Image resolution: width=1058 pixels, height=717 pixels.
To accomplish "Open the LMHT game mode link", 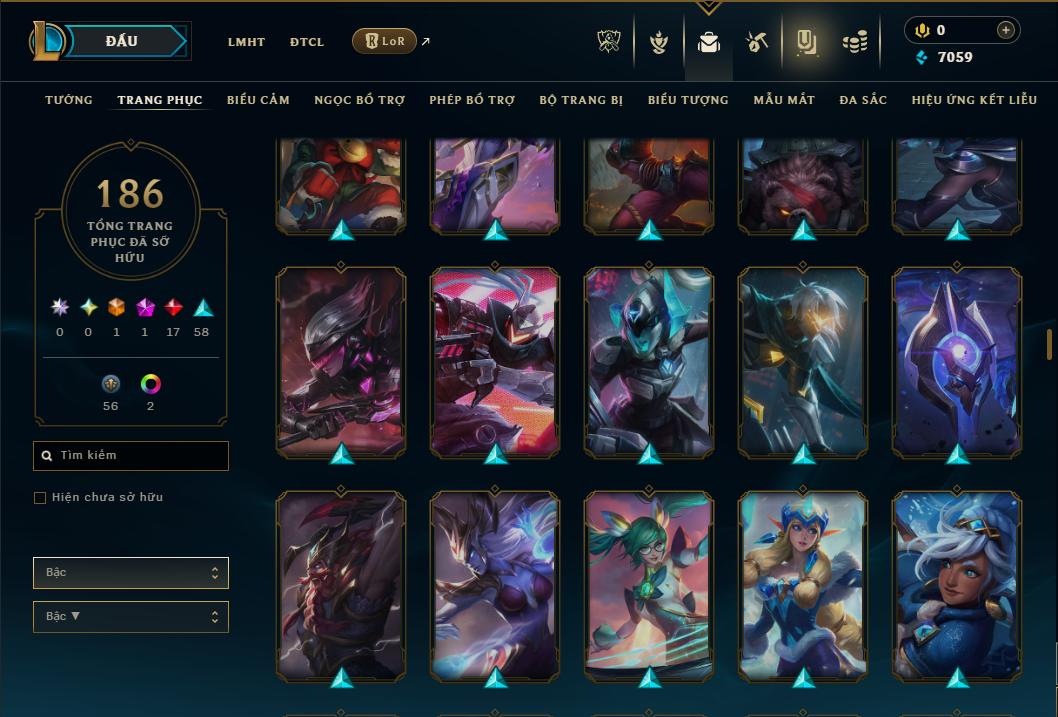I will coord(246,42).
